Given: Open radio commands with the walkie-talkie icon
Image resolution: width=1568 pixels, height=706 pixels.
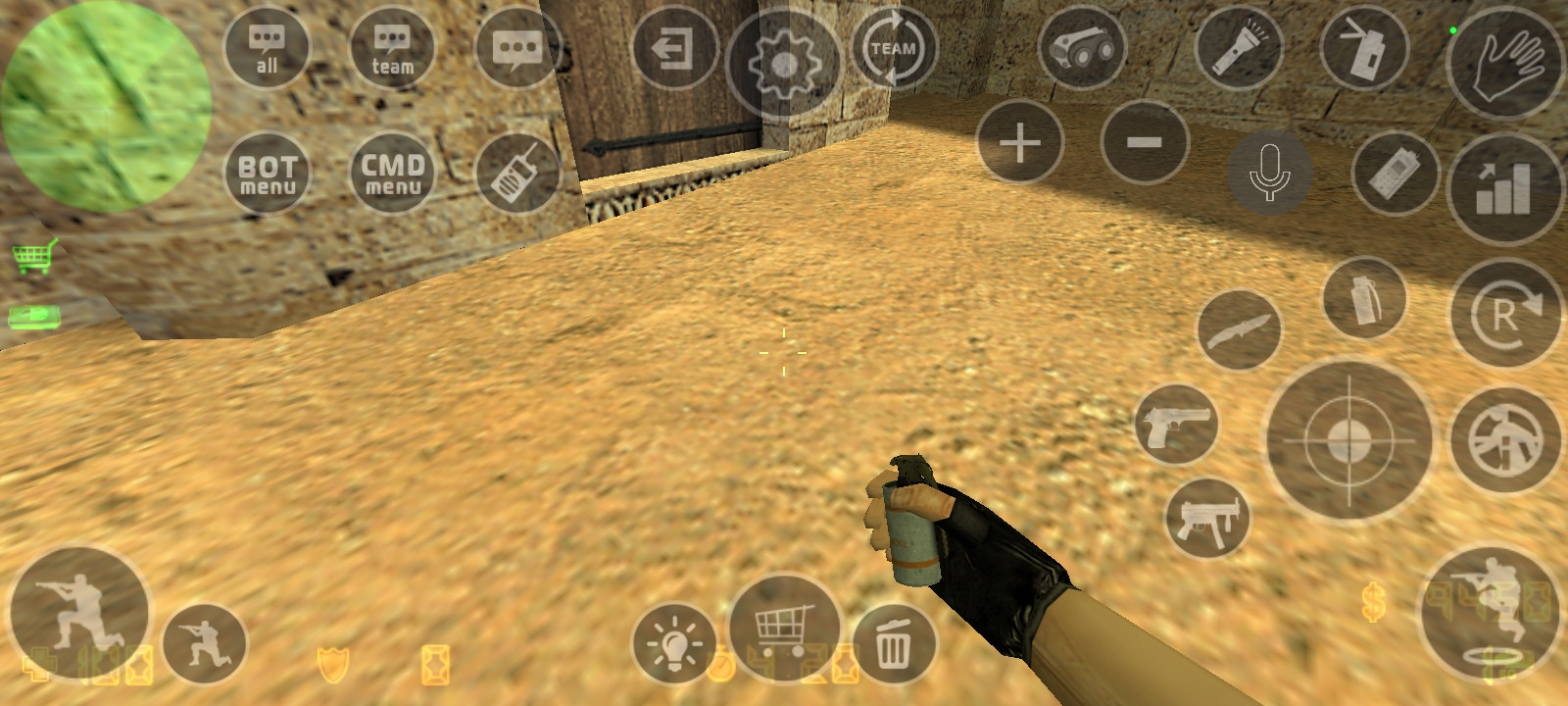Looking at the screenshot, I should point(516,173).
